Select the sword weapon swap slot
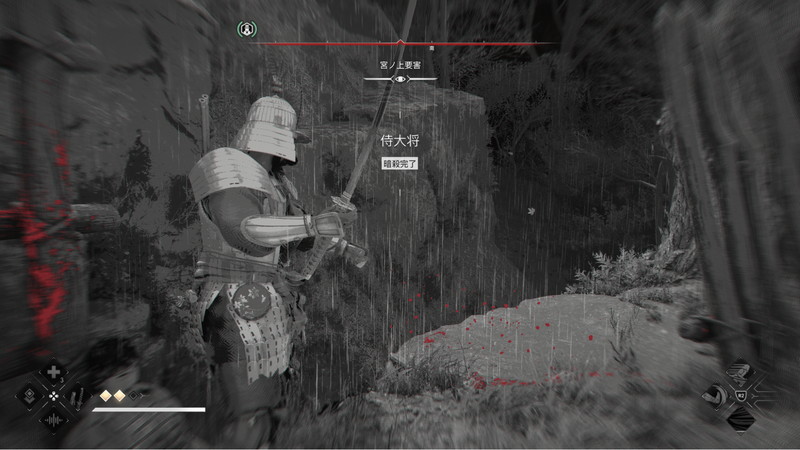Viewport: 800px width, 450px height. click(77, 396)
